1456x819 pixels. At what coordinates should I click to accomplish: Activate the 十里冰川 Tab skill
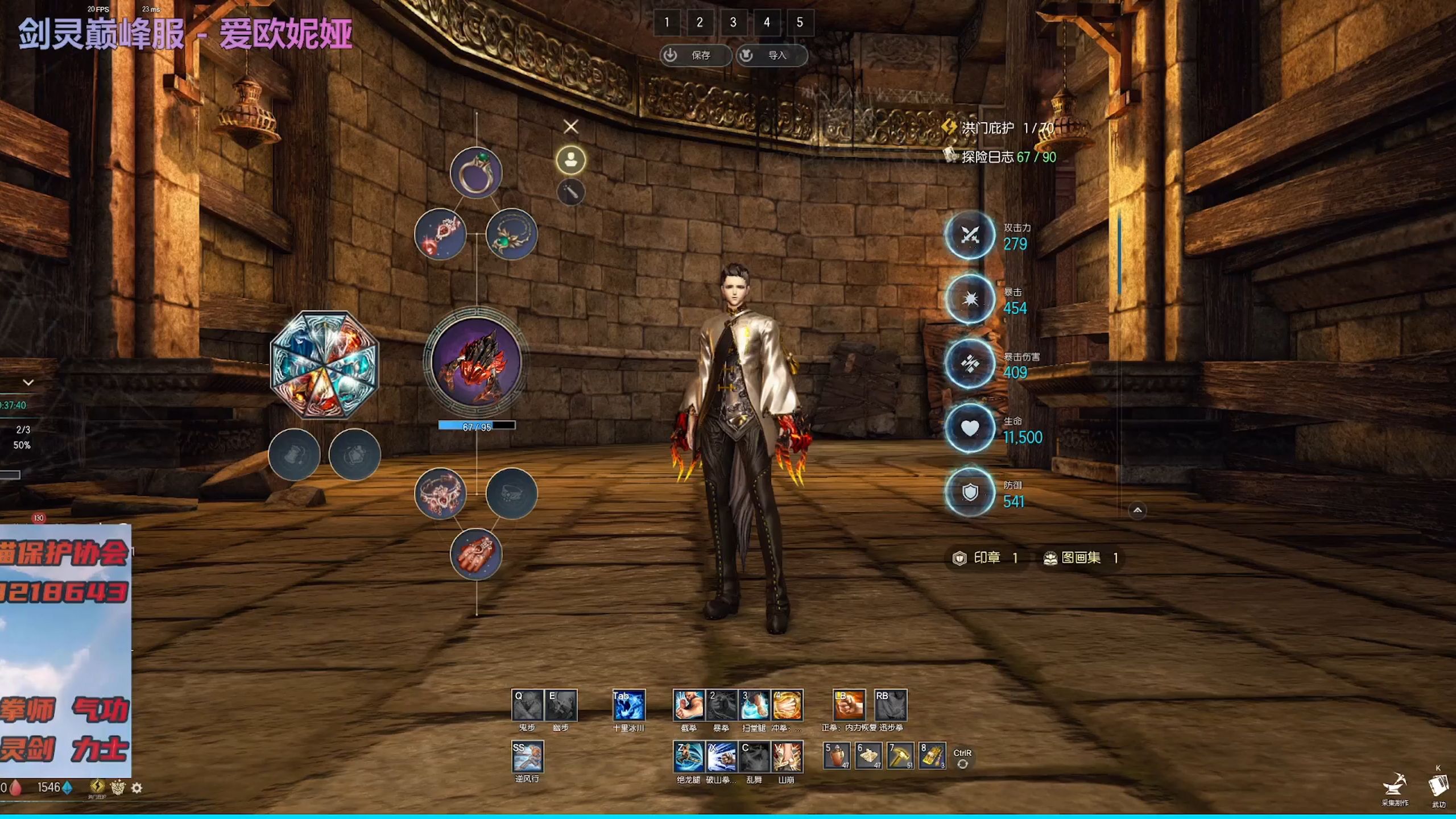coord(628,705)
